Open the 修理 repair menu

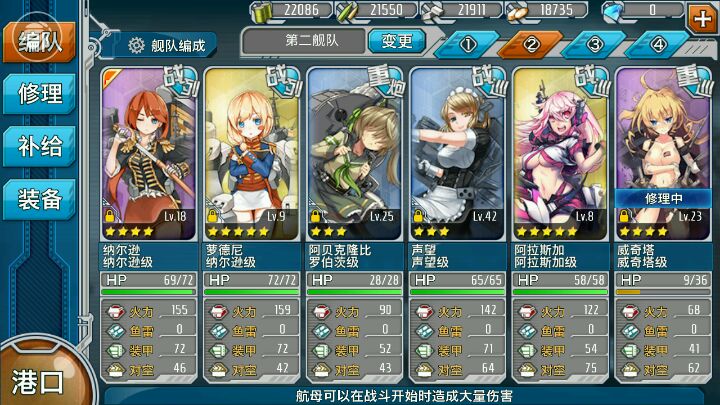pyautogui.click(x=40, y=94)
